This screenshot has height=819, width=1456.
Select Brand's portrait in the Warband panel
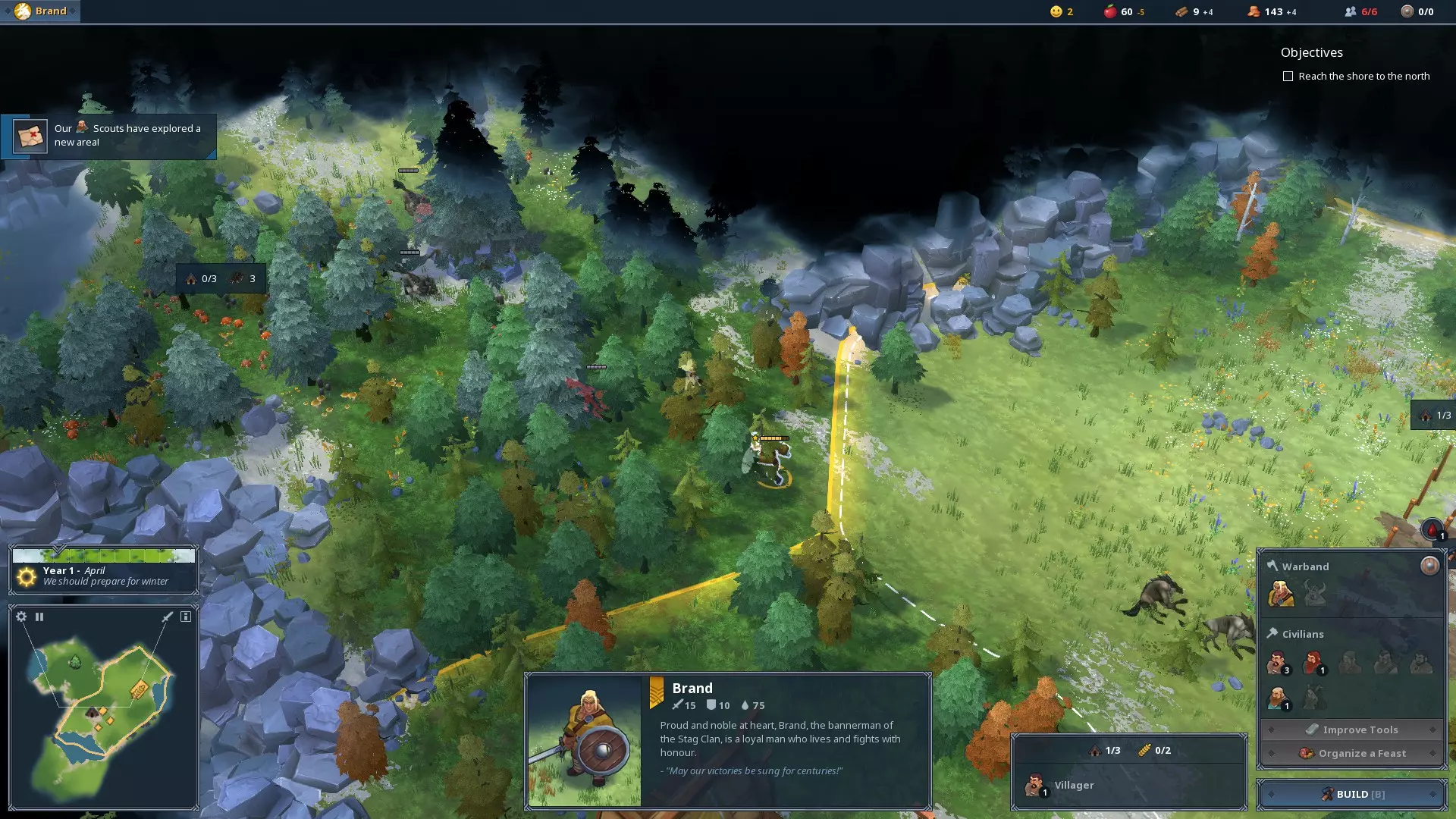coord(1281,593)
